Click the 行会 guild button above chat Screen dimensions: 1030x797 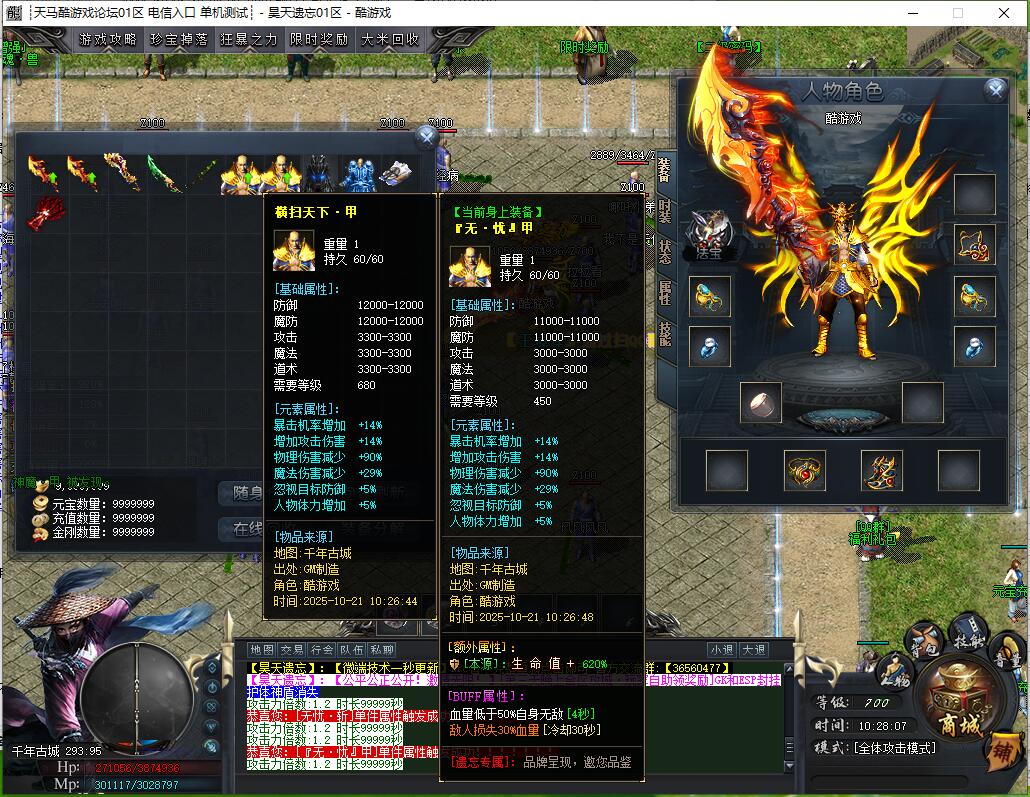322,650
